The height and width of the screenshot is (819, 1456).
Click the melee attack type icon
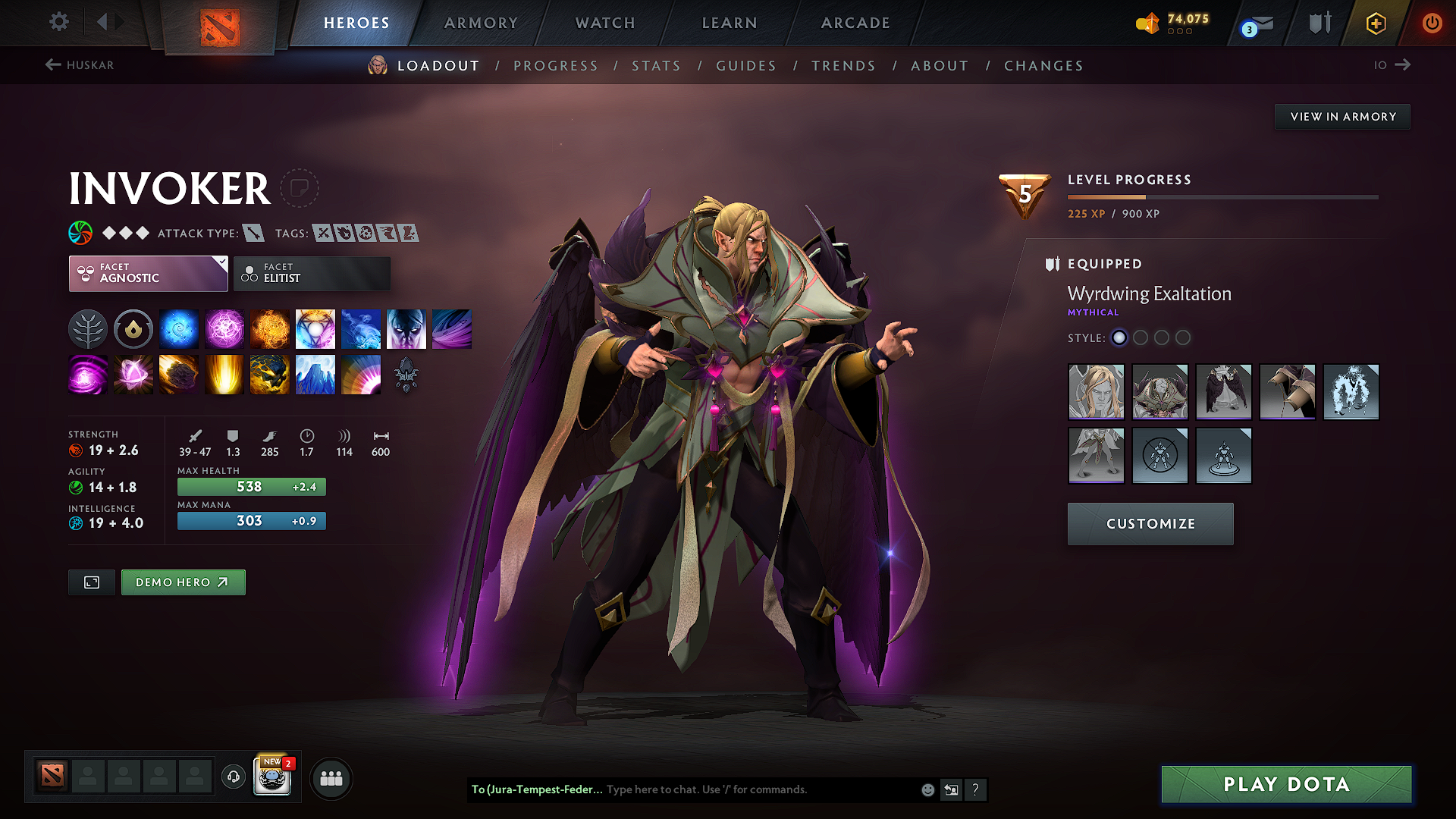click(253, 233)
